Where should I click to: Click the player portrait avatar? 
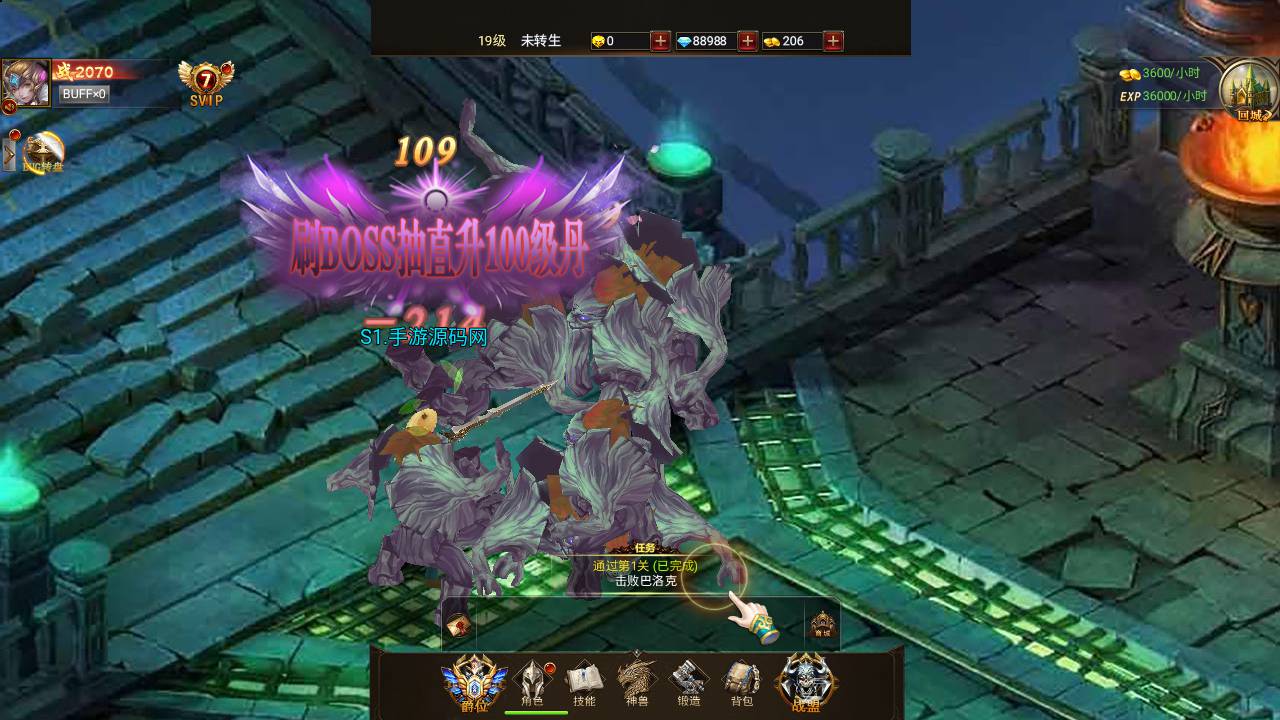coord(27,81)
